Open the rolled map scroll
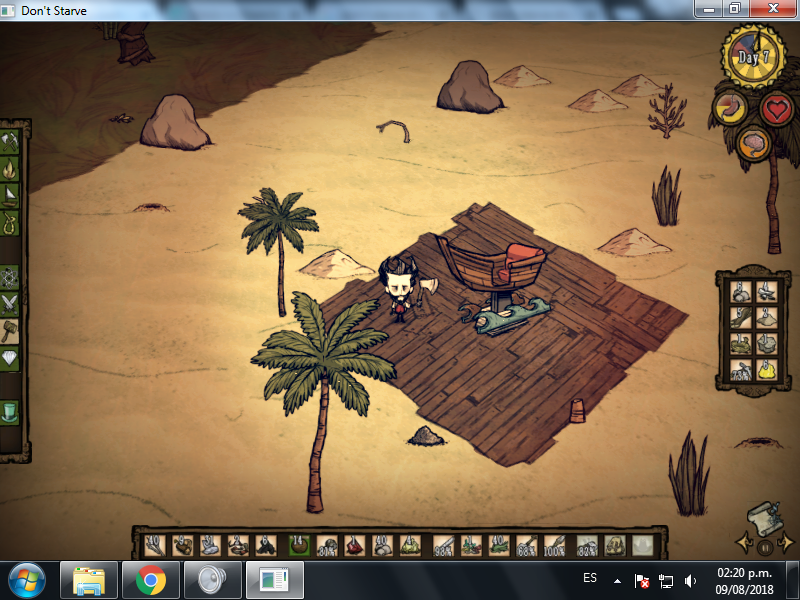 click(763, 515)
